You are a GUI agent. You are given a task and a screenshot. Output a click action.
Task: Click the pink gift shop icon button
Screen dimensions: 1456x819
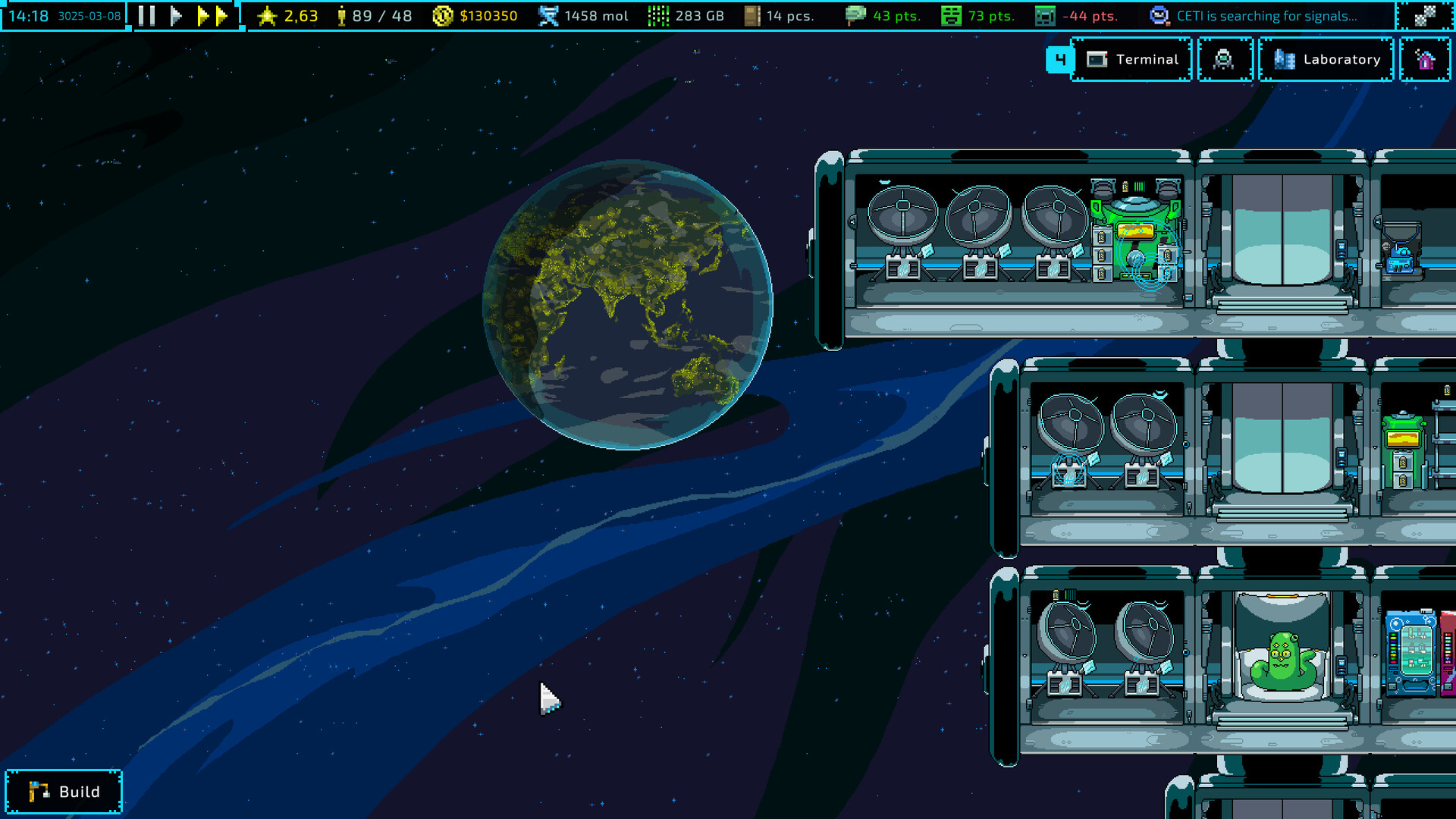[1426, 59]
